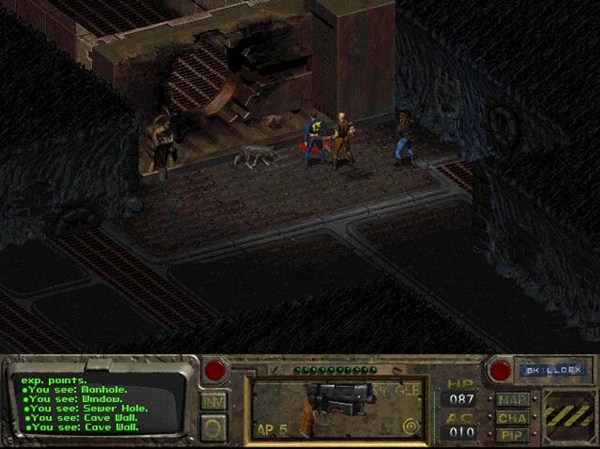Image resolution: width=600 pixels, height=449 pixels.
Task: Open the PIP-Boy with the PIP button
Action: tap(512, 434)
